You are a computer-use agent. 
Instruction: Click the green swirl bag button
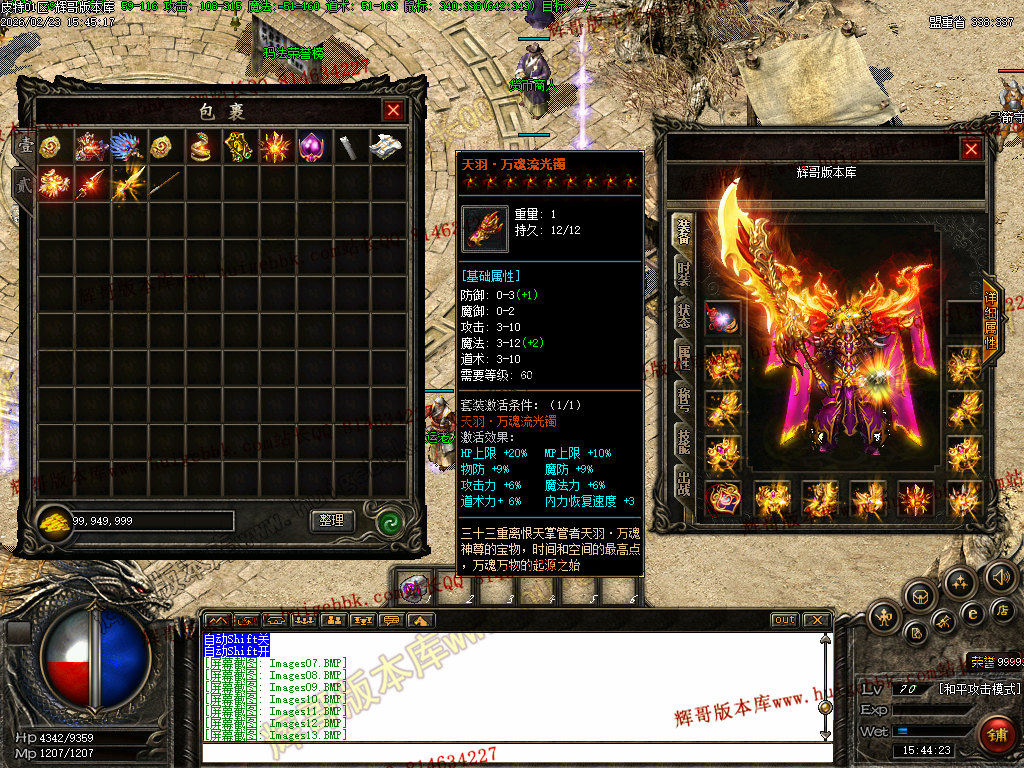(390, 521)
